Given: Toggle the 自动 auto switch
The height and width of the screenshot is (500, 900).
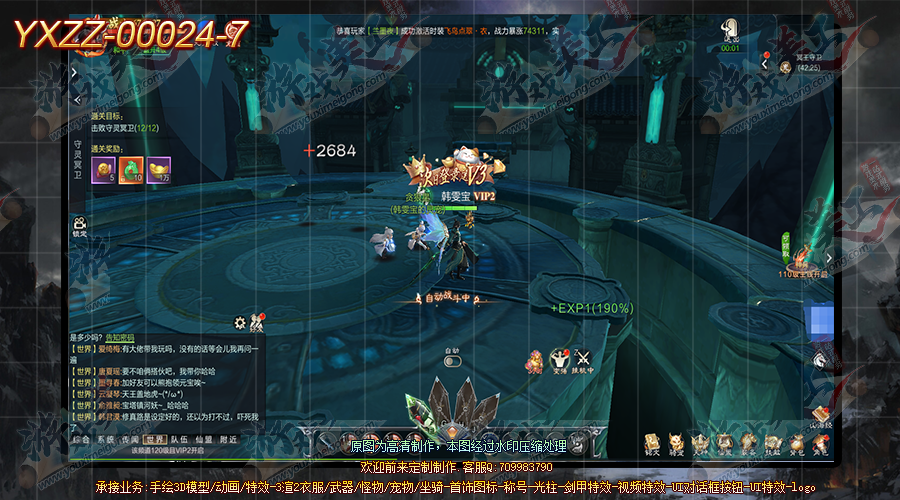Looking at the screenshot, I should pyautogui.click(x=452, y=361).
